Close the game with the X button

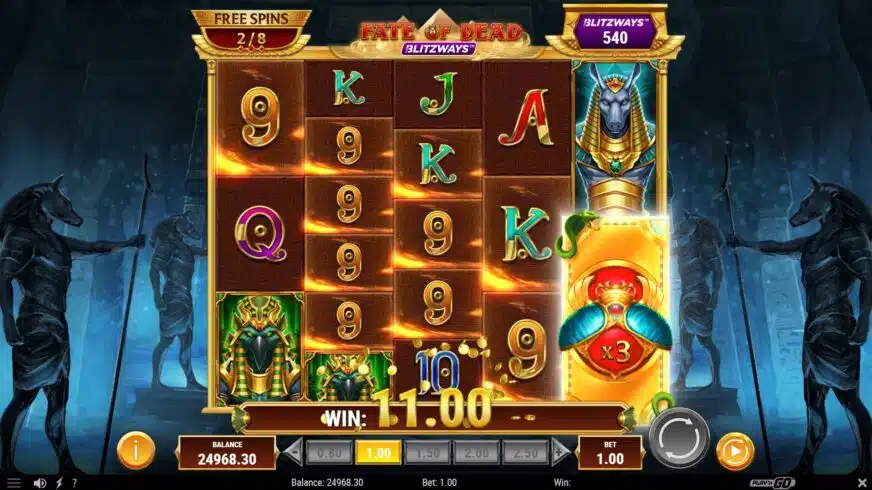[860, 483]
